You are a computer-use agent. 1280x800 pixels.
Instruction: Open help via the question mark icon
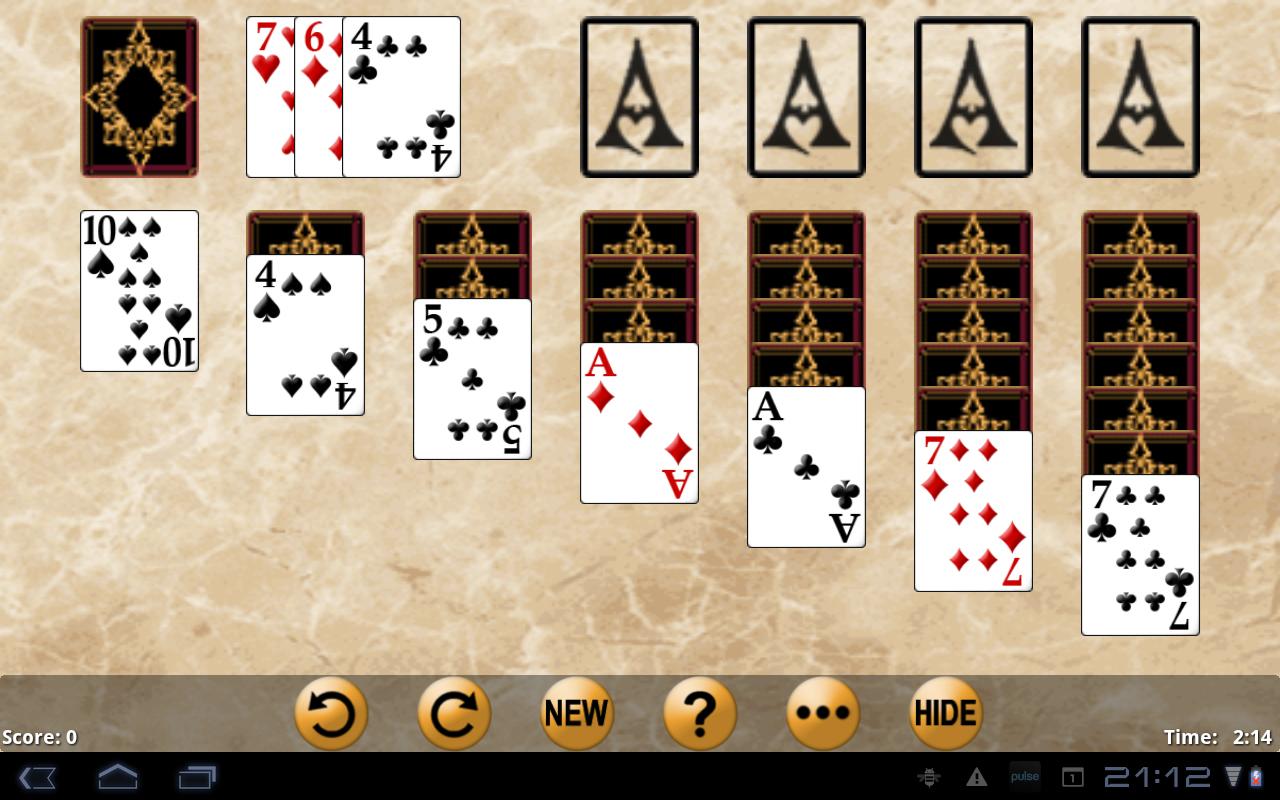pos(700,713)
